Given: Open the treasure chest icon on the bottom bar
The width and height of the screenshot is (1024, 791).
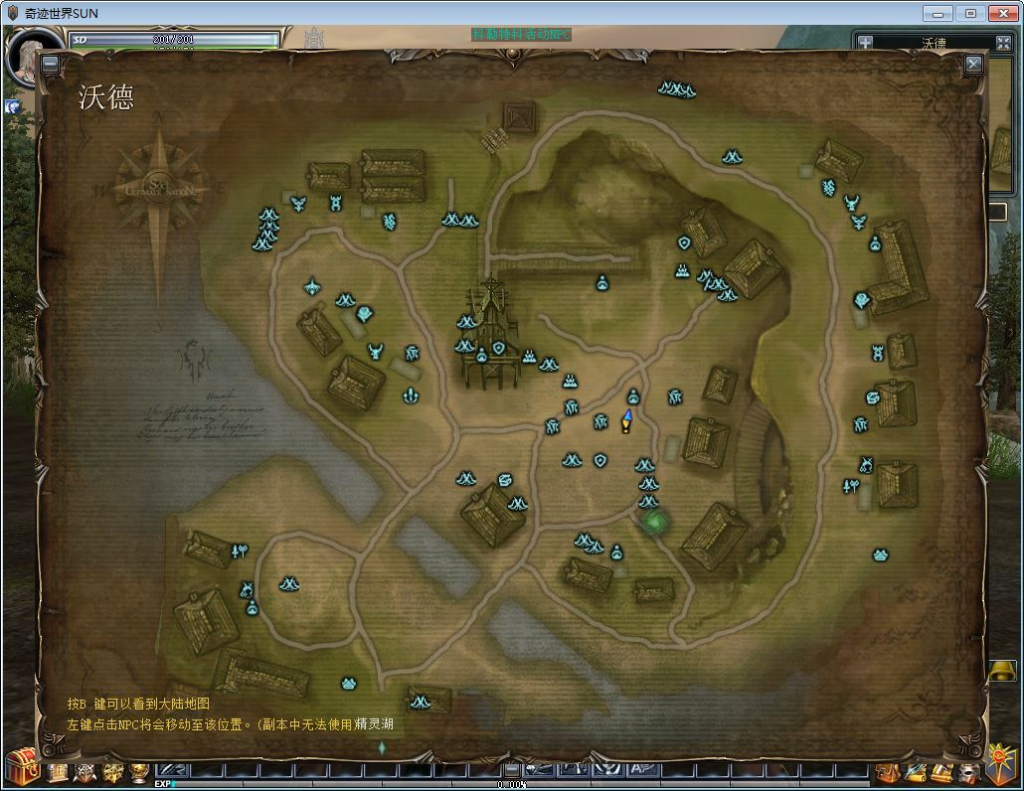Looking at the screenshot, I should click(x=21, y=768).
